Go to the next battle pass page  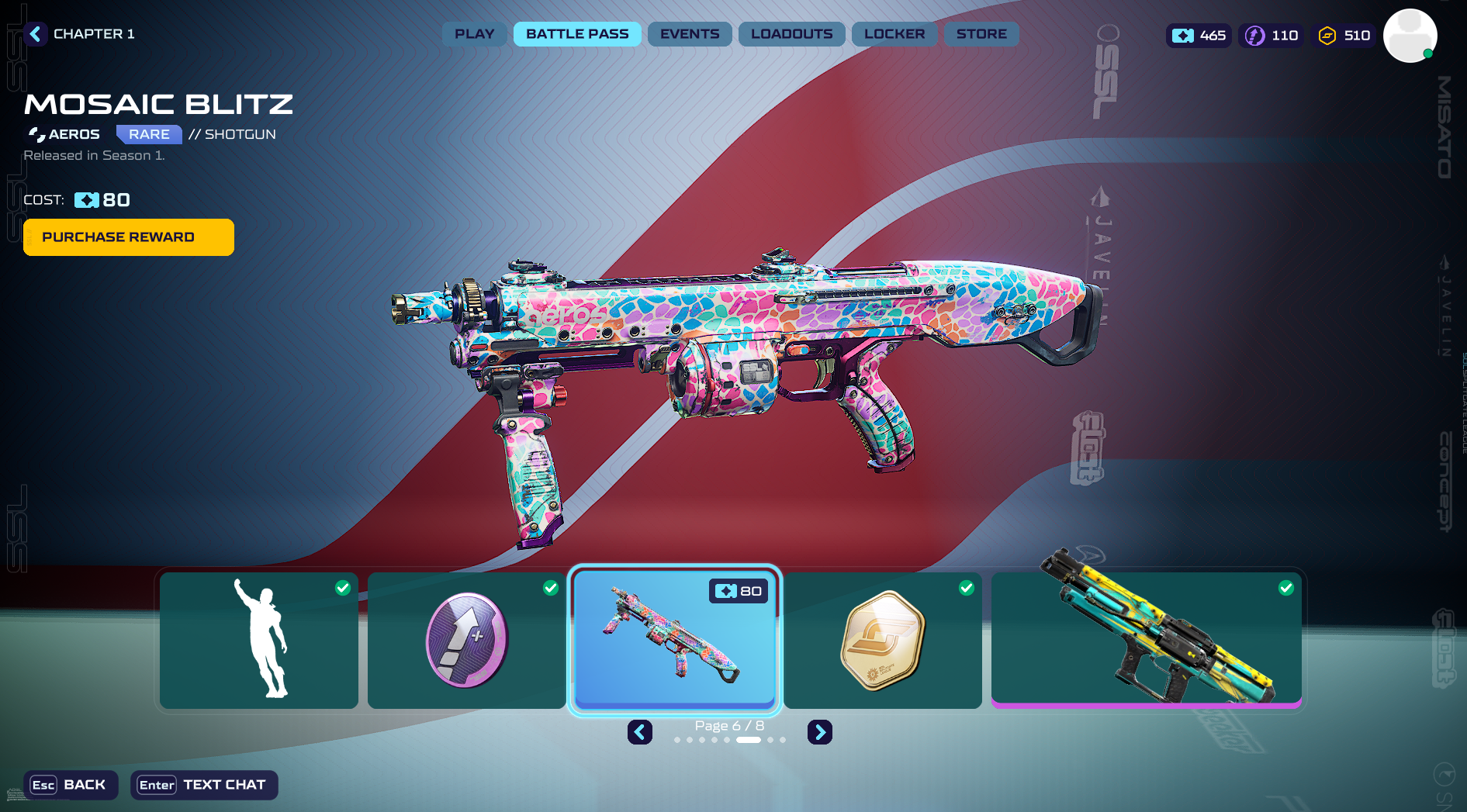(x=820, y=732)
